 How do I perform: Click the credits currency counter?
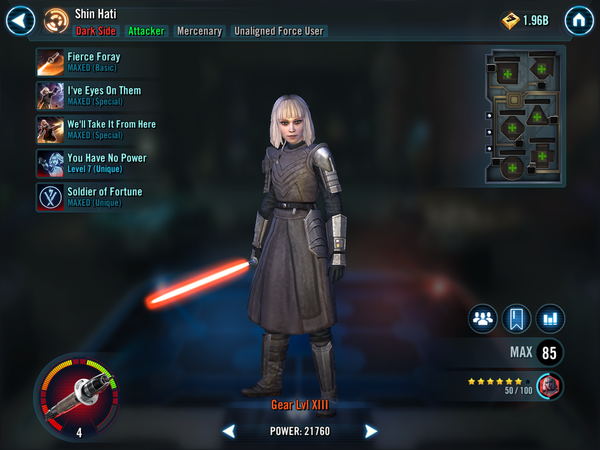[x=524, y=20]
